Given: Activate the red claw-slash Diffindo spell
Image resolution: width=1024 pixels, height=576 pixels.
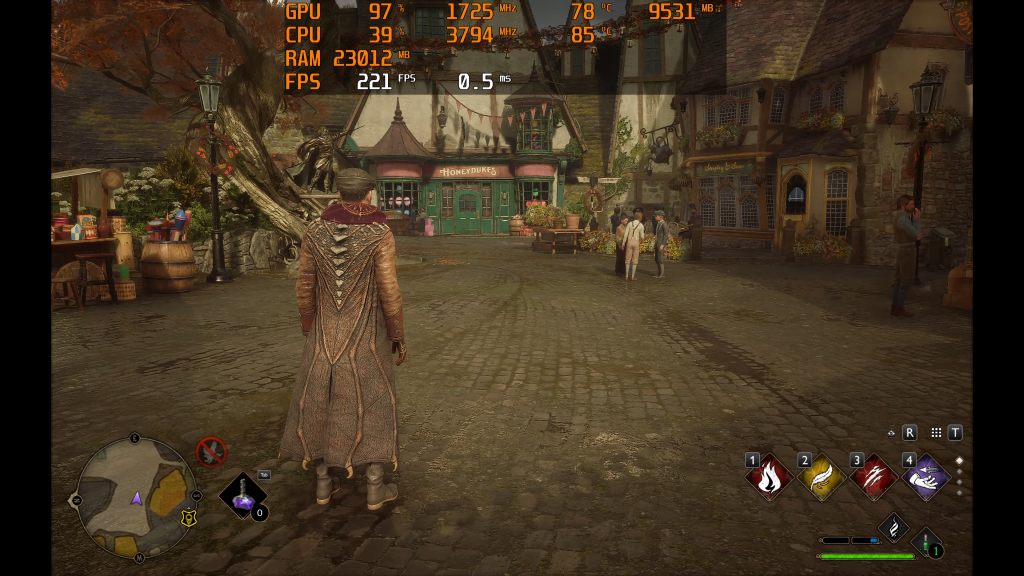Looking at the screenshot, I should [x=873, y=477].
